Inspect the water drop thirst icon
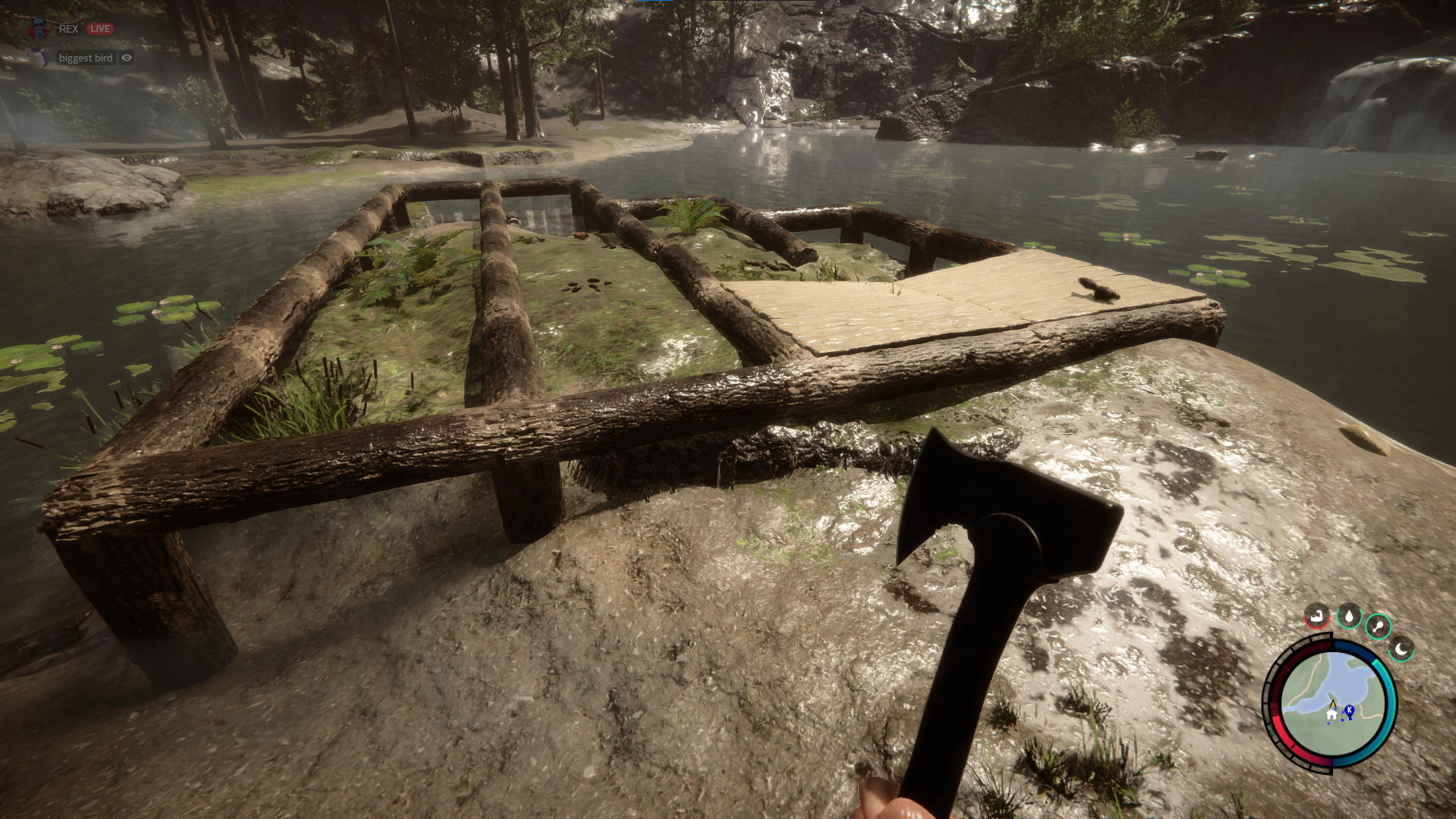 point(1348,617)
